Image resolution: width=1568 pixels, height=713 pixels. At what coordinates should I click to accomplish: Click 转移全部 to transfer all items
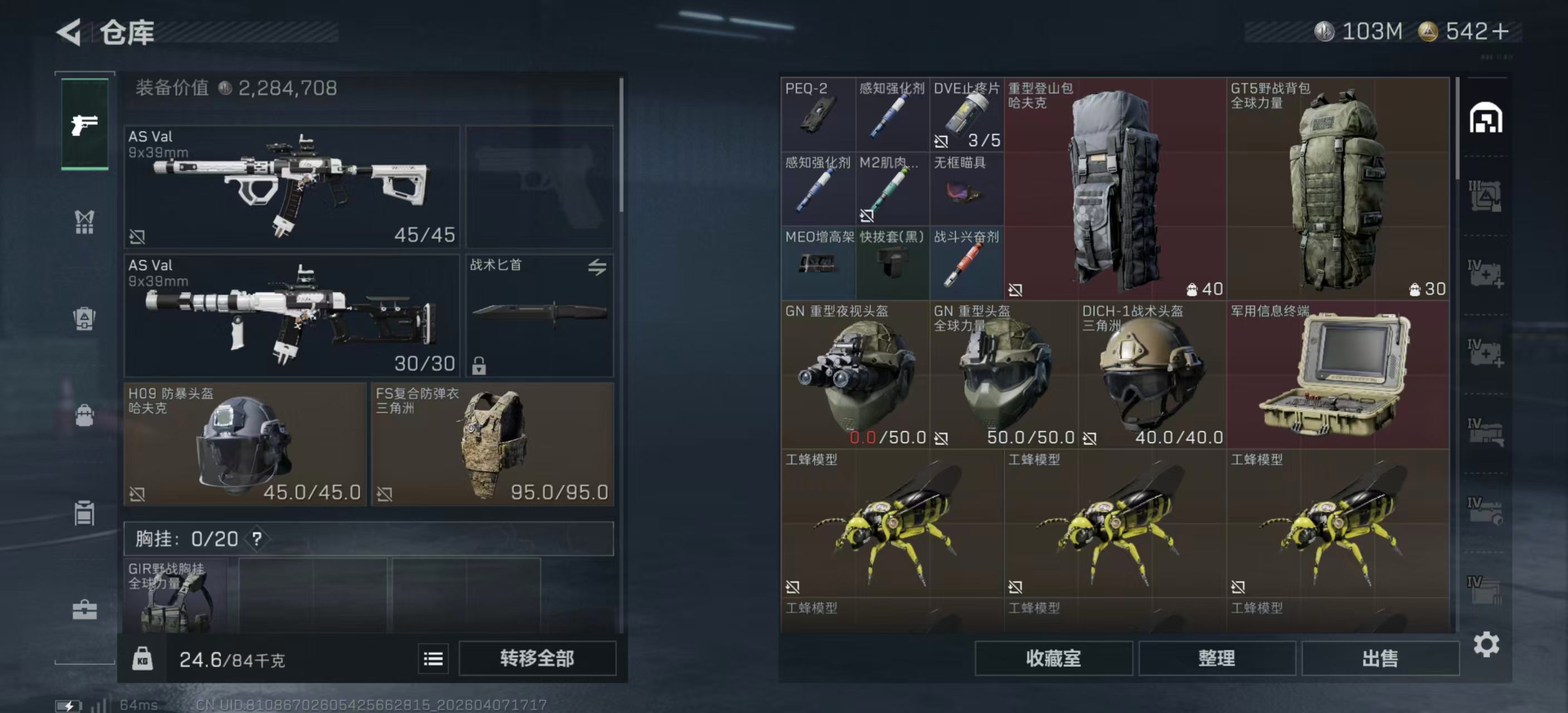coord(537,658)
